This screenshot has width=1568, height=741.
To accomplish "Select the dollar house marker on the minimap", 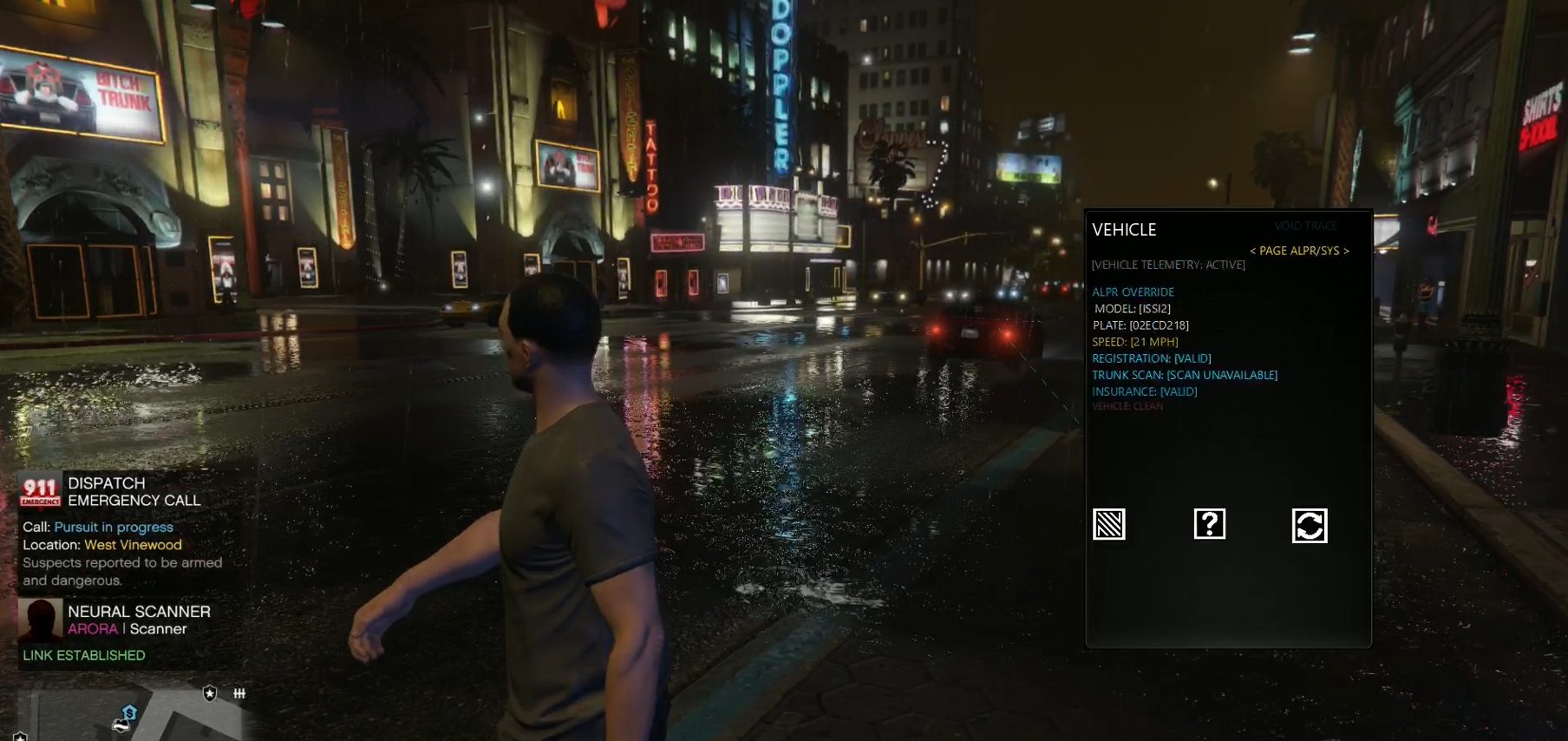I will [129, 712].
